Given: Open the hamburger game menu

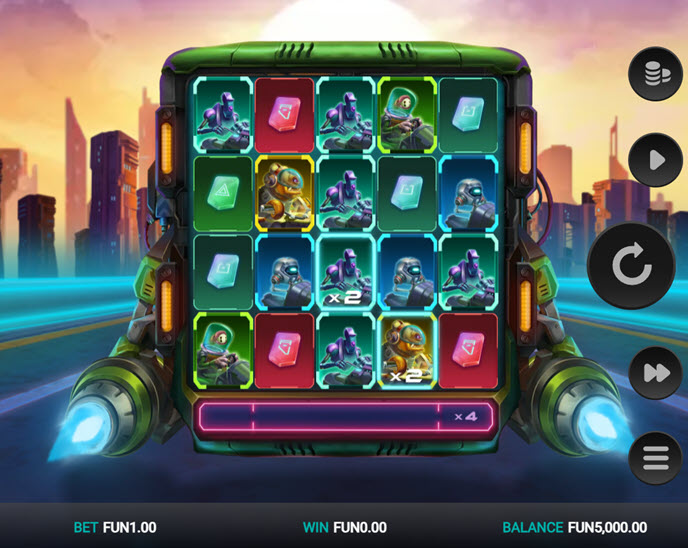Looking at the screenshot, I should tap(655, 458).
